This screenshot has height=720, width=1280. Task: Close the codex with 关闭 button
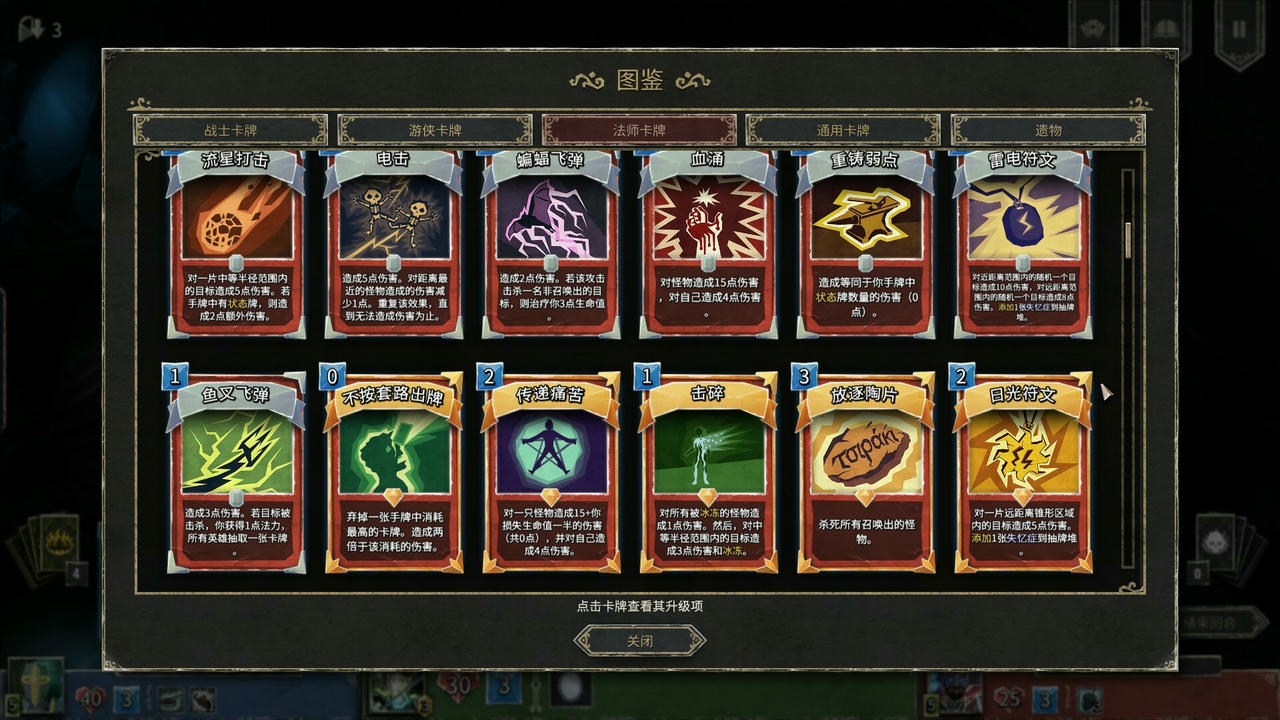click(x=639, y=641)
